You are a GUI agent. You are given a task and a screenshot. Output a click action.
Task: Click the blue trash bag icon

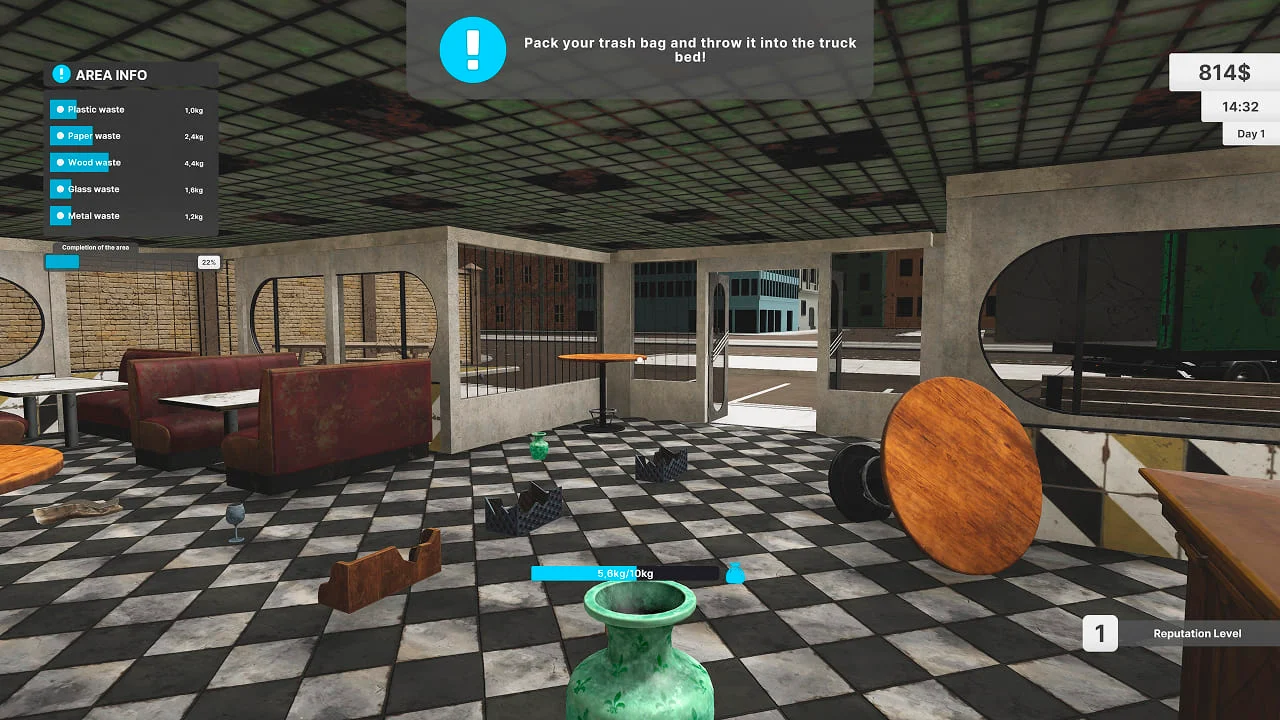tap(735, 573)
